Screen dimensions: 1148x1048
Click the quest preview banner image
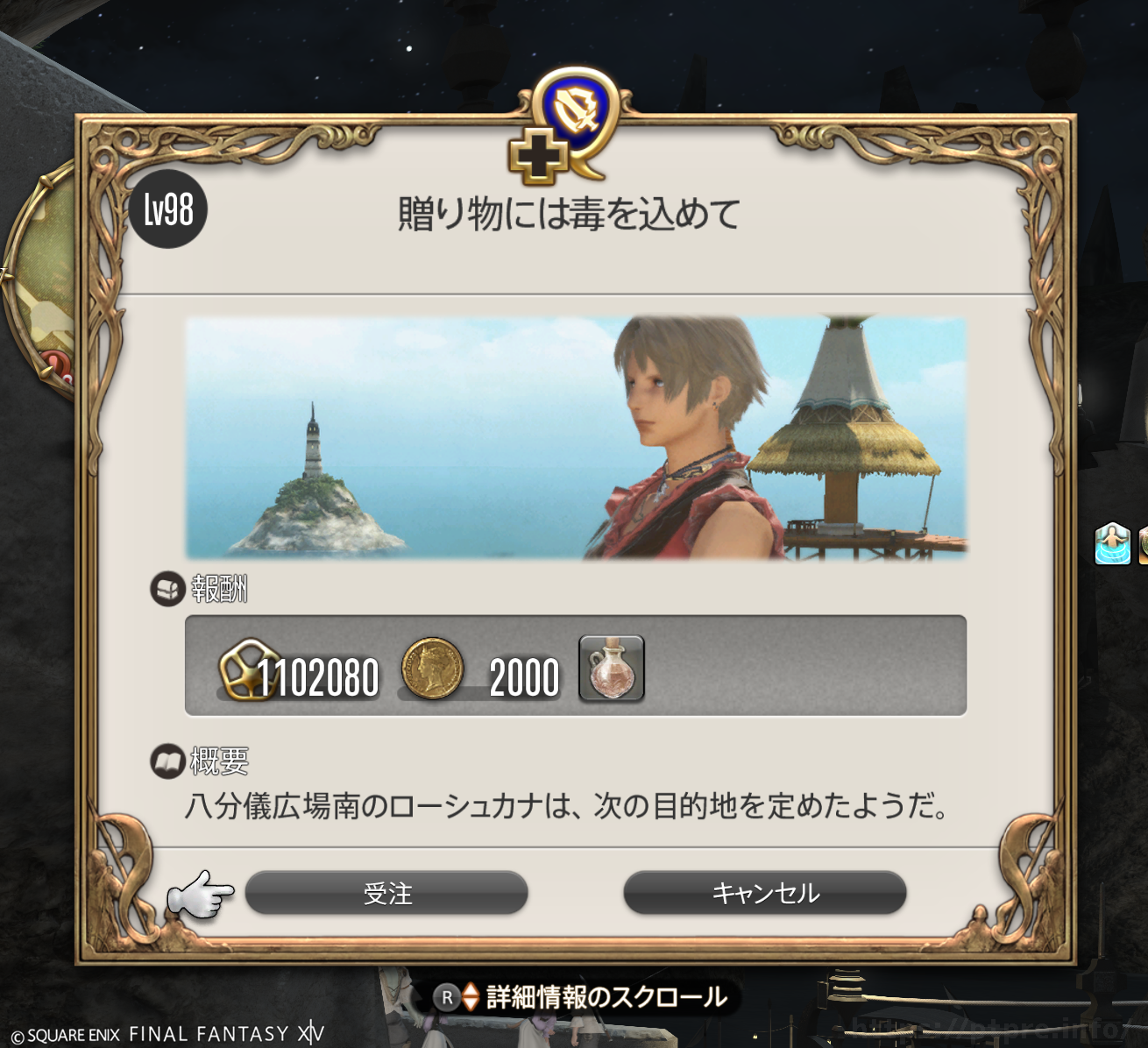point(576,438)
